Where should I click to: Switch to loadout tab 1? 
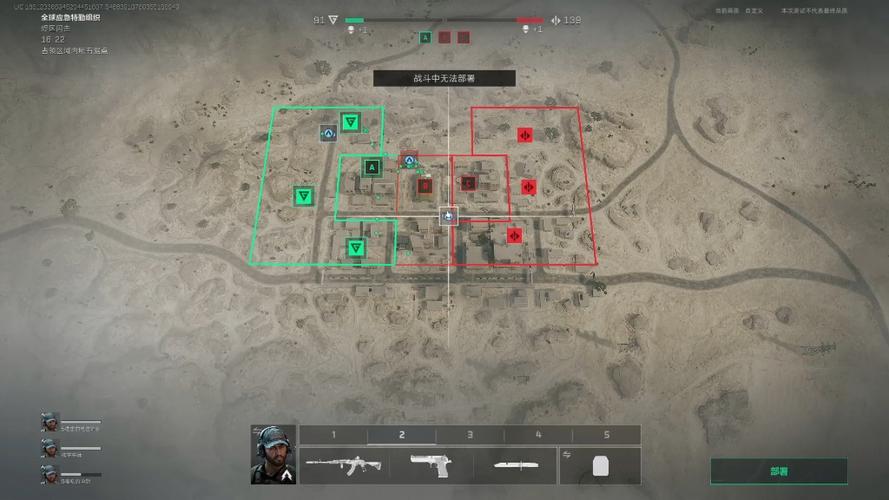pos(333,435)
